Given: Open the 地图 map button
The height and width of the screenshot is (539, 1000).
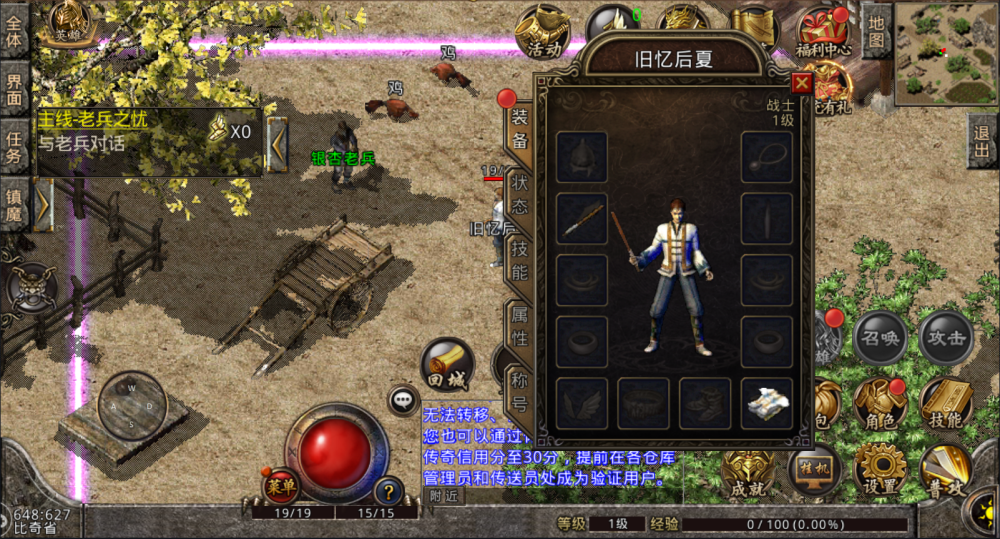Looking at the screenshot, I should coord(877,31).
